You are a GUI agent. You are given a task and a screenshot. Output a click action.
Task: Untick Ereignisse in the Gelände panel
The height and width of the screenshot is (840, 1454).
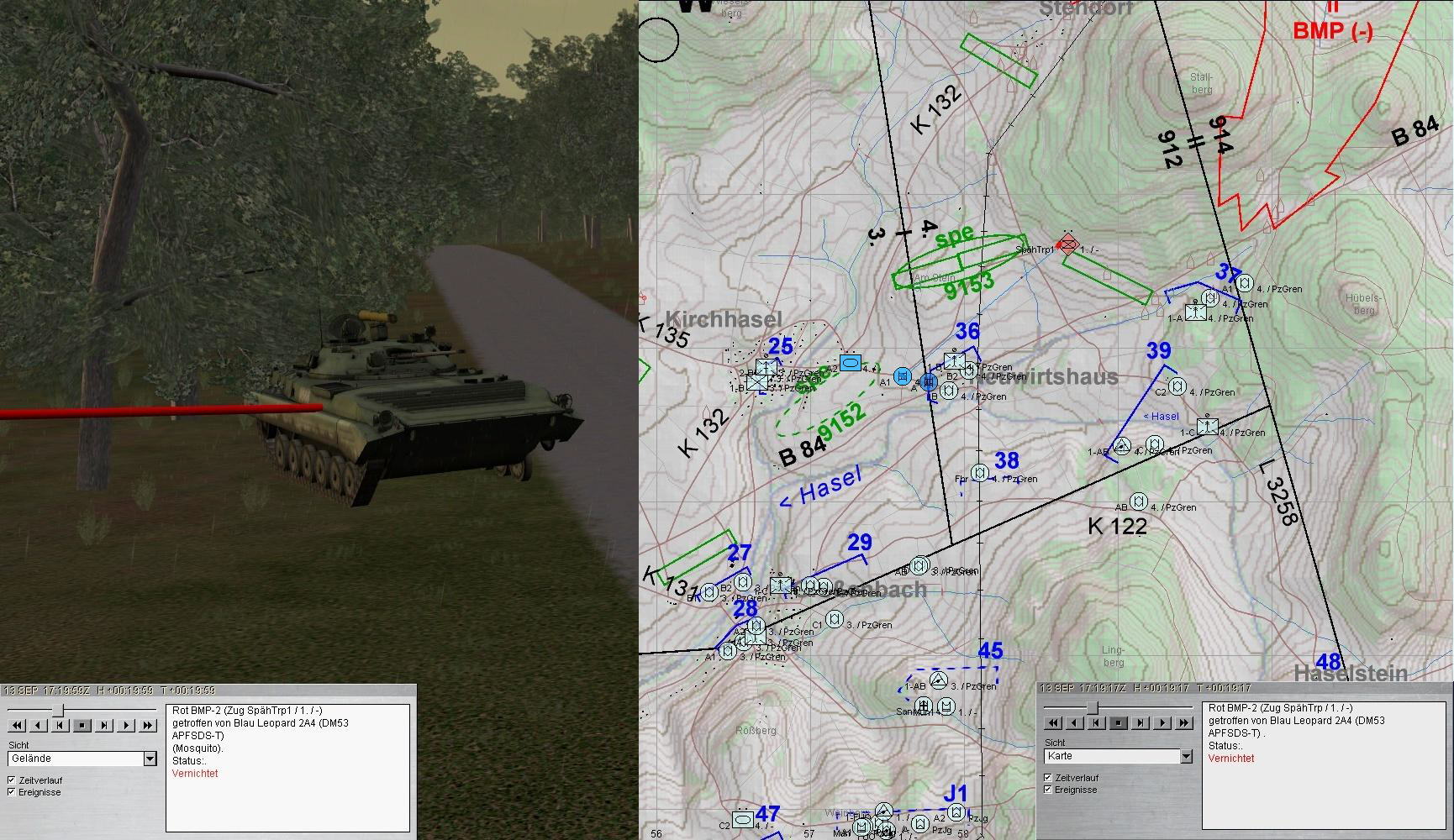[x=11, y=792]
